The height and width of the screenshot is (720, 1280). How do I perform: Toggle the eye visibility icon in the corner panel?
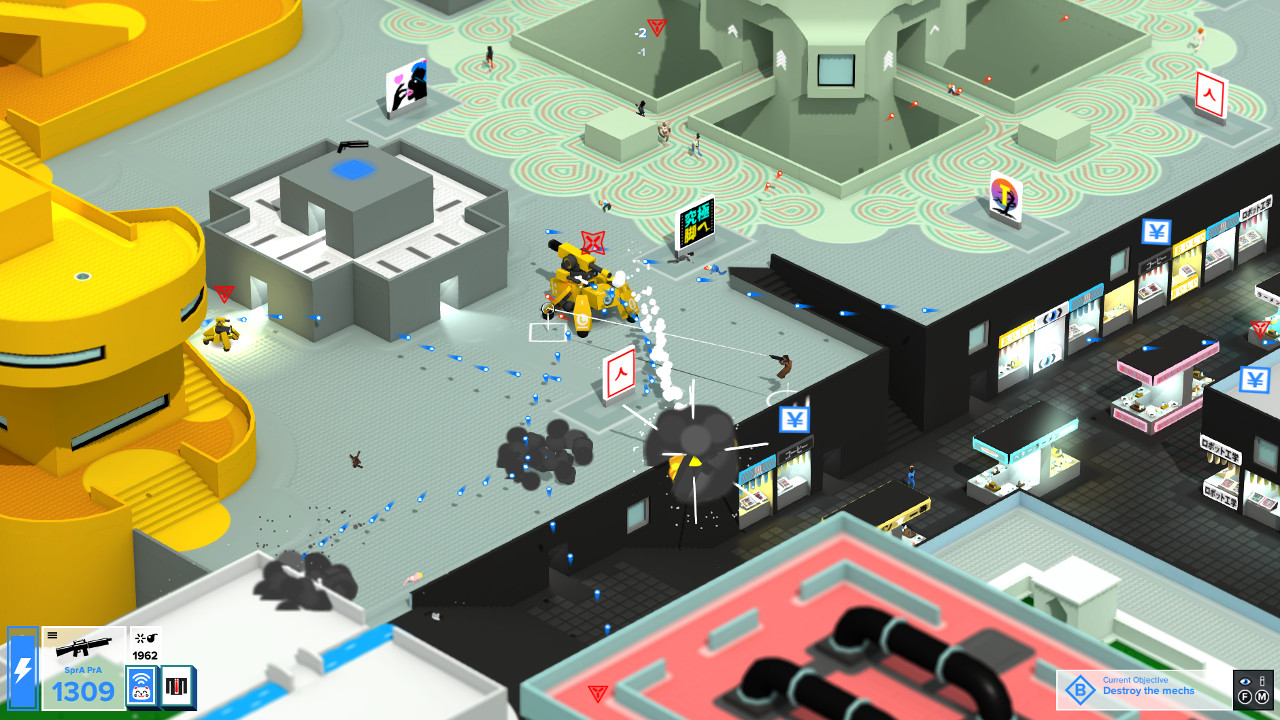[1246, 681]
